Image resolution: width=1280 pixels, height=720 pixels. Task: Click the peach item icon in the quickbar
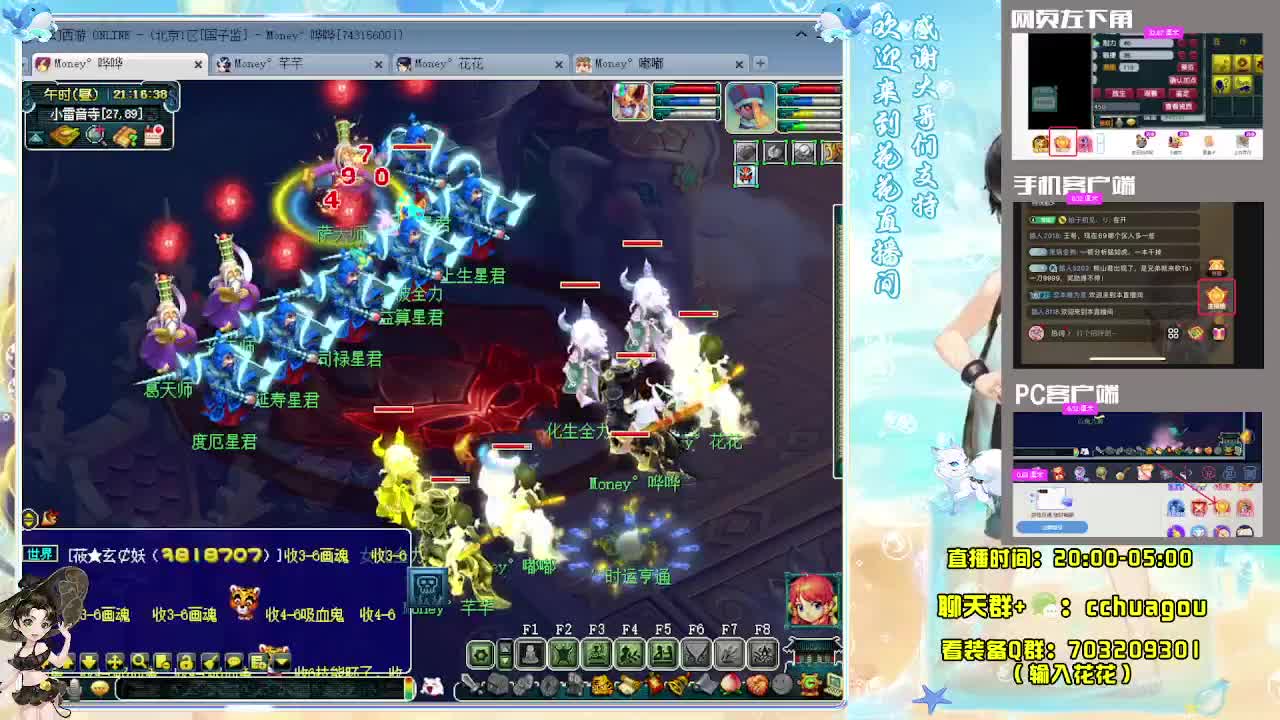(728, 685)
